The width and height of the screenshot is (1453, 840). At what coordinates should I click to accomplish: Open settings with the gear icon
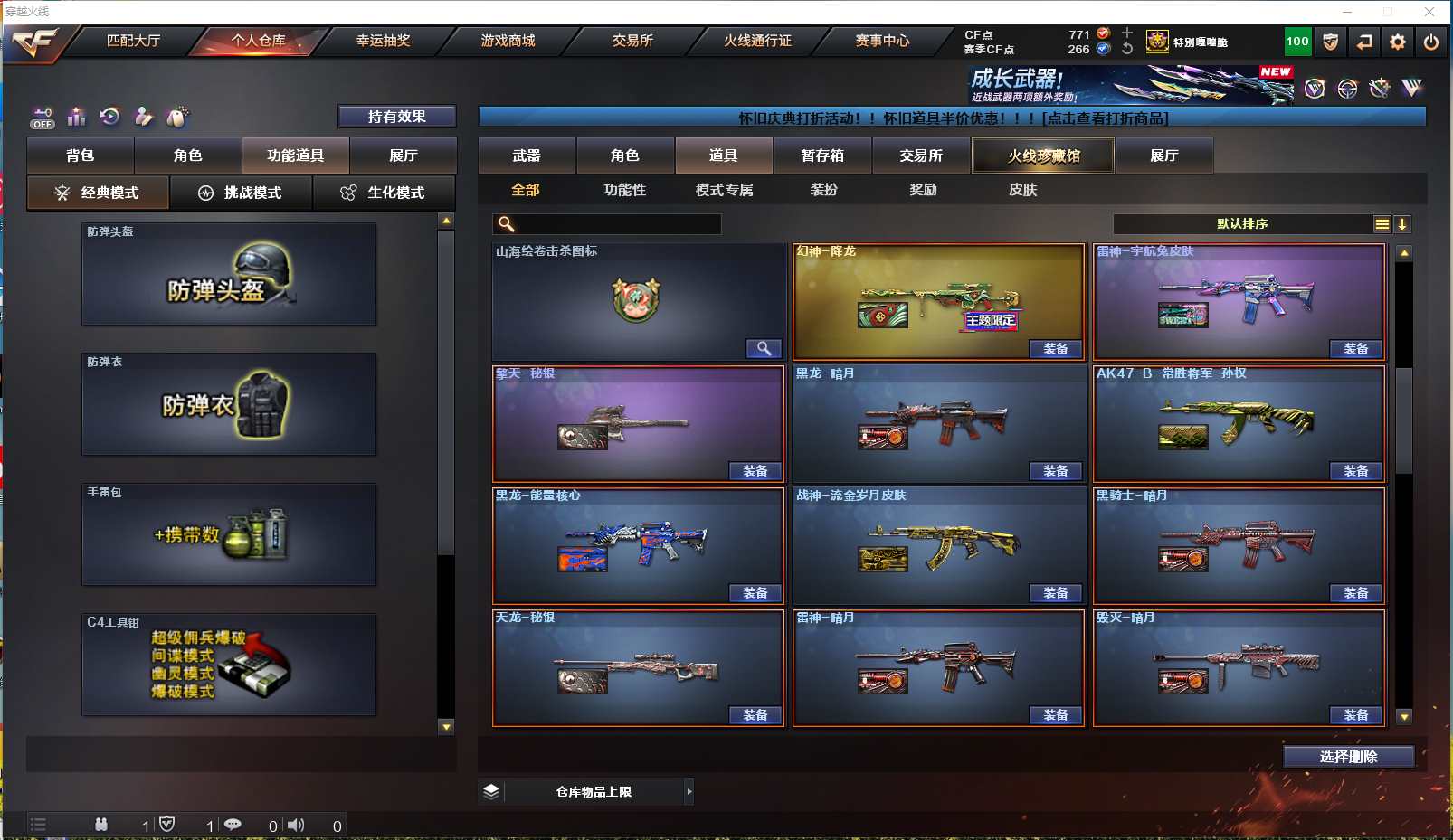click(1398, 42)
